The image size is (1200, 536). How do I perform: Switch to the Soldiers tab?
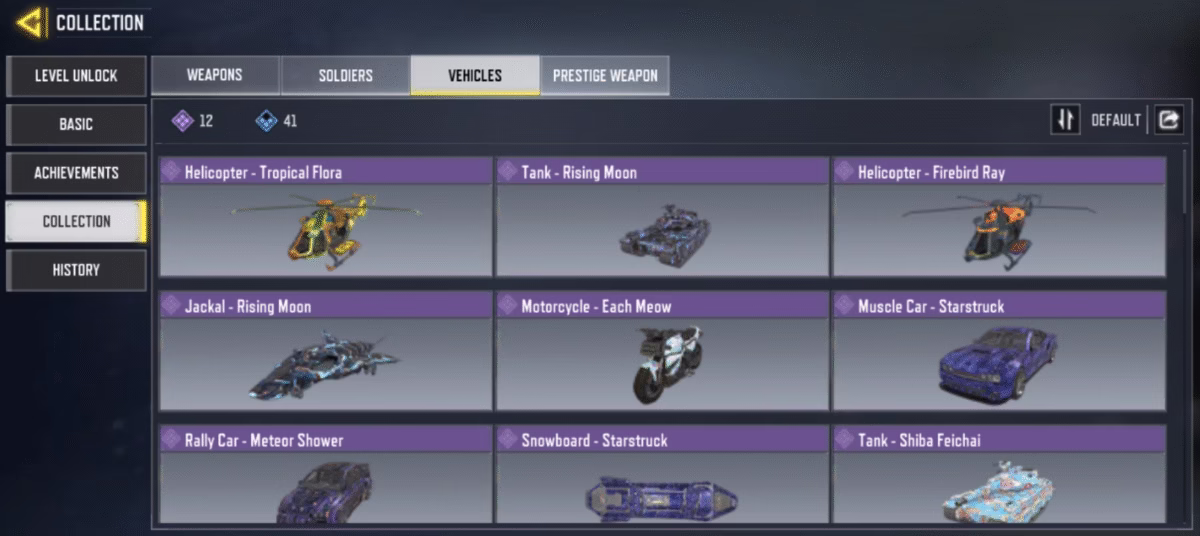point(345,76)
